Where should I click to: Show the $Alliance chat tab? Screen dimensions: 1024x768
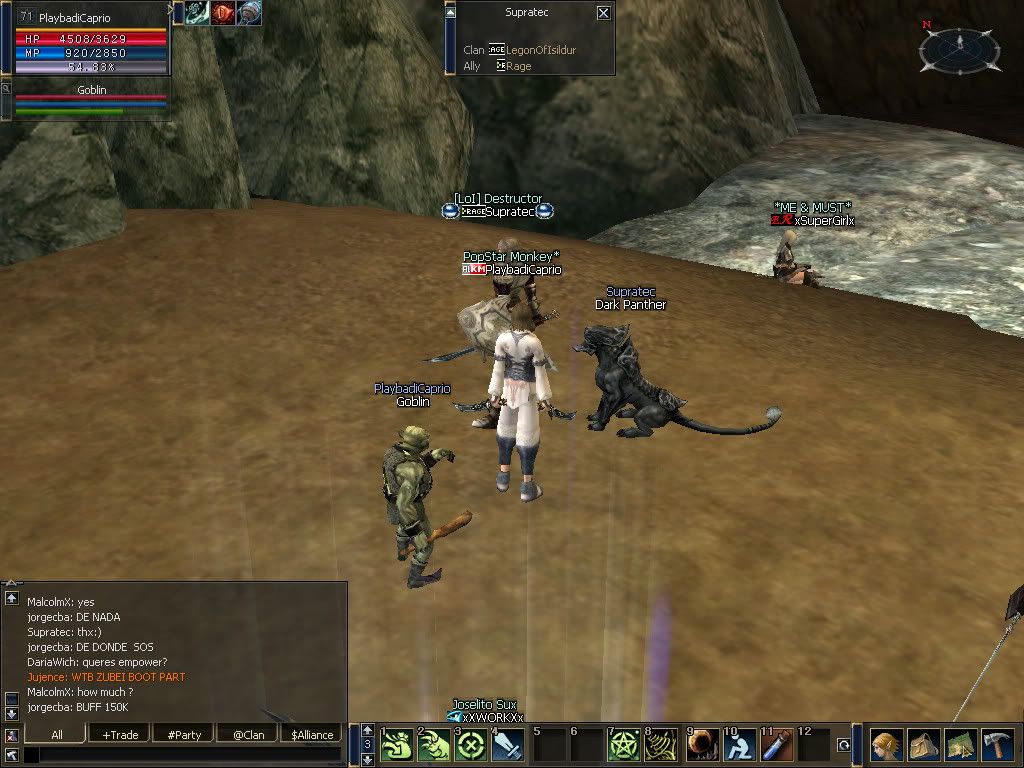point(312,734)
